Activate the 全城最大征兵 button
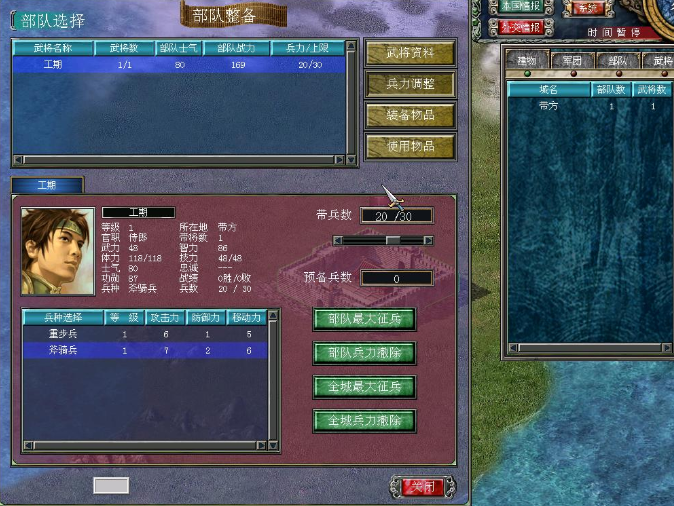This screenshot has height=506, width=674. tap(364, 387)
